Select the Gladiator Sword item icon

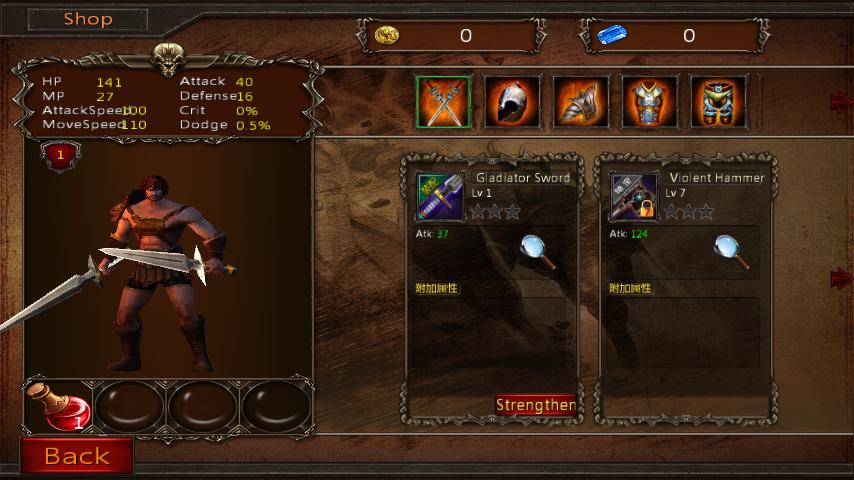[x=440, y=197]
